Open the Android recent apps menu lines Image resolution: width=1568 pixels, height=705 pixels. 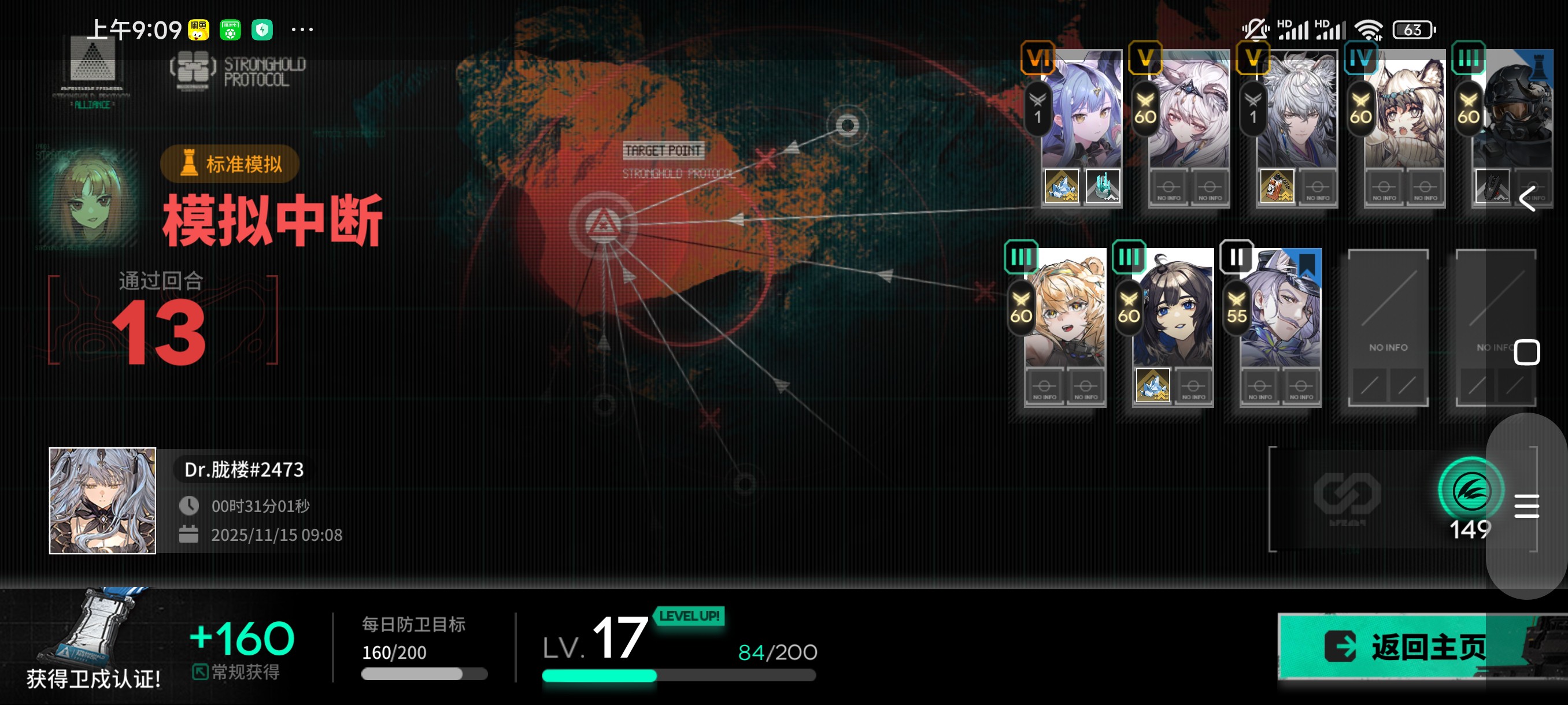coord(1526,506)
